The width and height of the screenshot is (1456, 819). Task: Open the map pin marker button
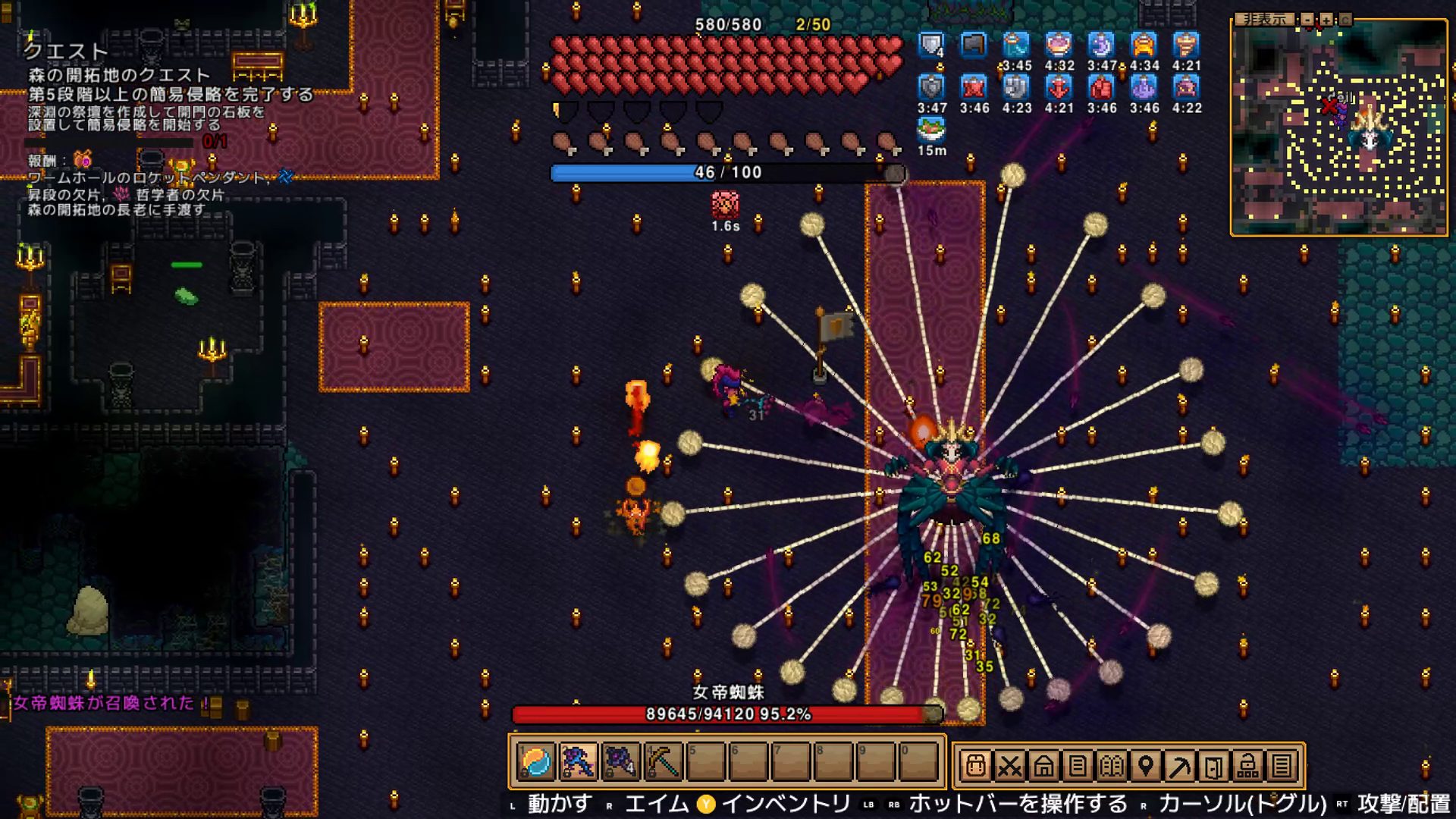coord(1146,766)
